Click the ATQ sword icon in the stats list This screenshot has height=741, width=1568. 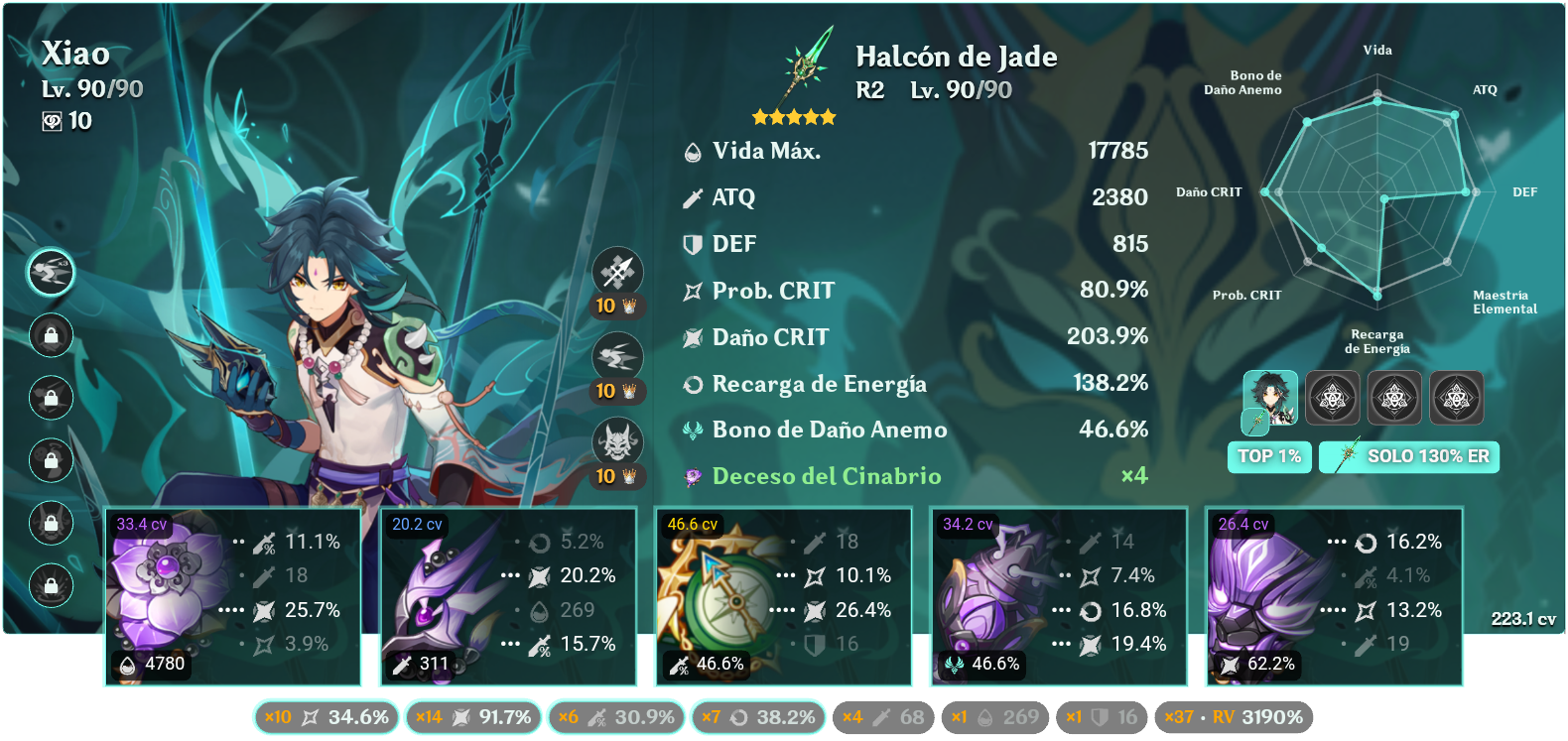pyautogui.click(x=692, y=197)
